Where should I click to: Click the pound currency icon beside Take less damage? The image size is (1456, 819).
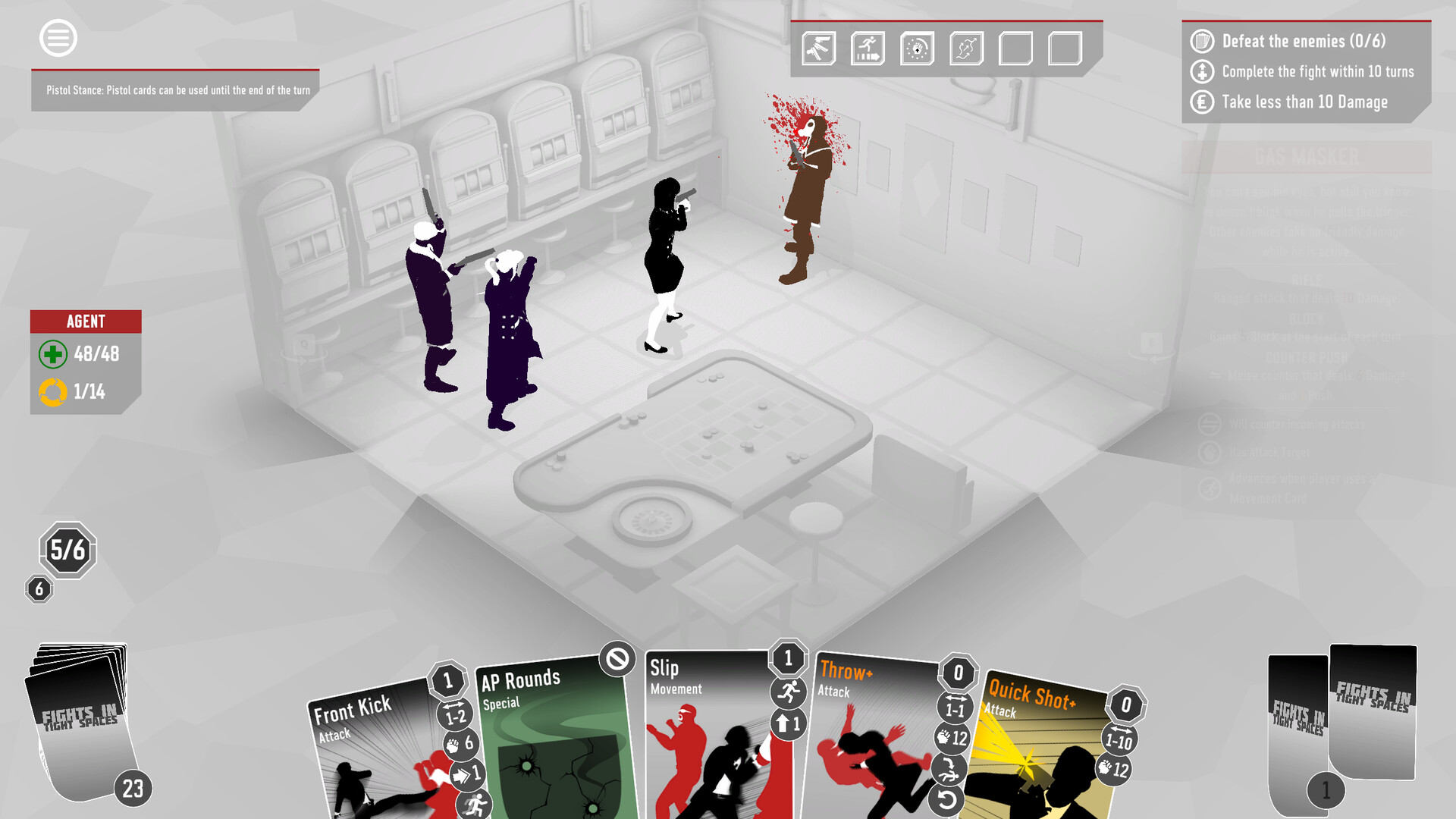1202,101
